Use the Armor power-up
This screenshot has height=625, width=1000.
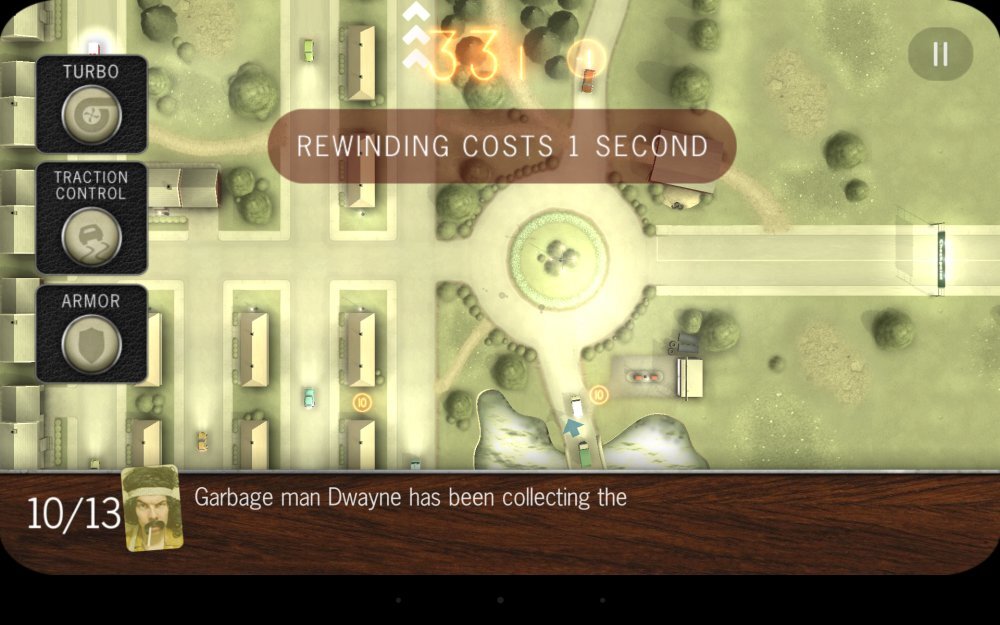pyautogui.click(x=92, y=344)
